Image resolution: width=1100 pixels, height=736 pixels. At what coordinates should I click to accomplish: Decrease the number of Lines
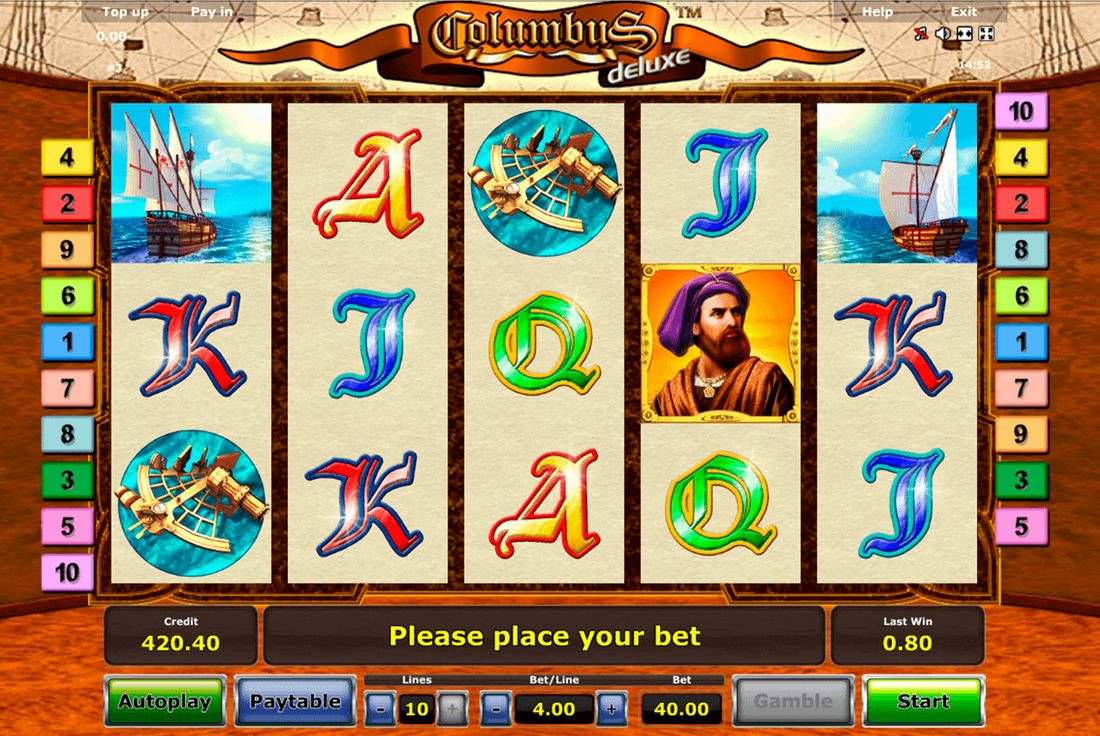tap(379, 709)
